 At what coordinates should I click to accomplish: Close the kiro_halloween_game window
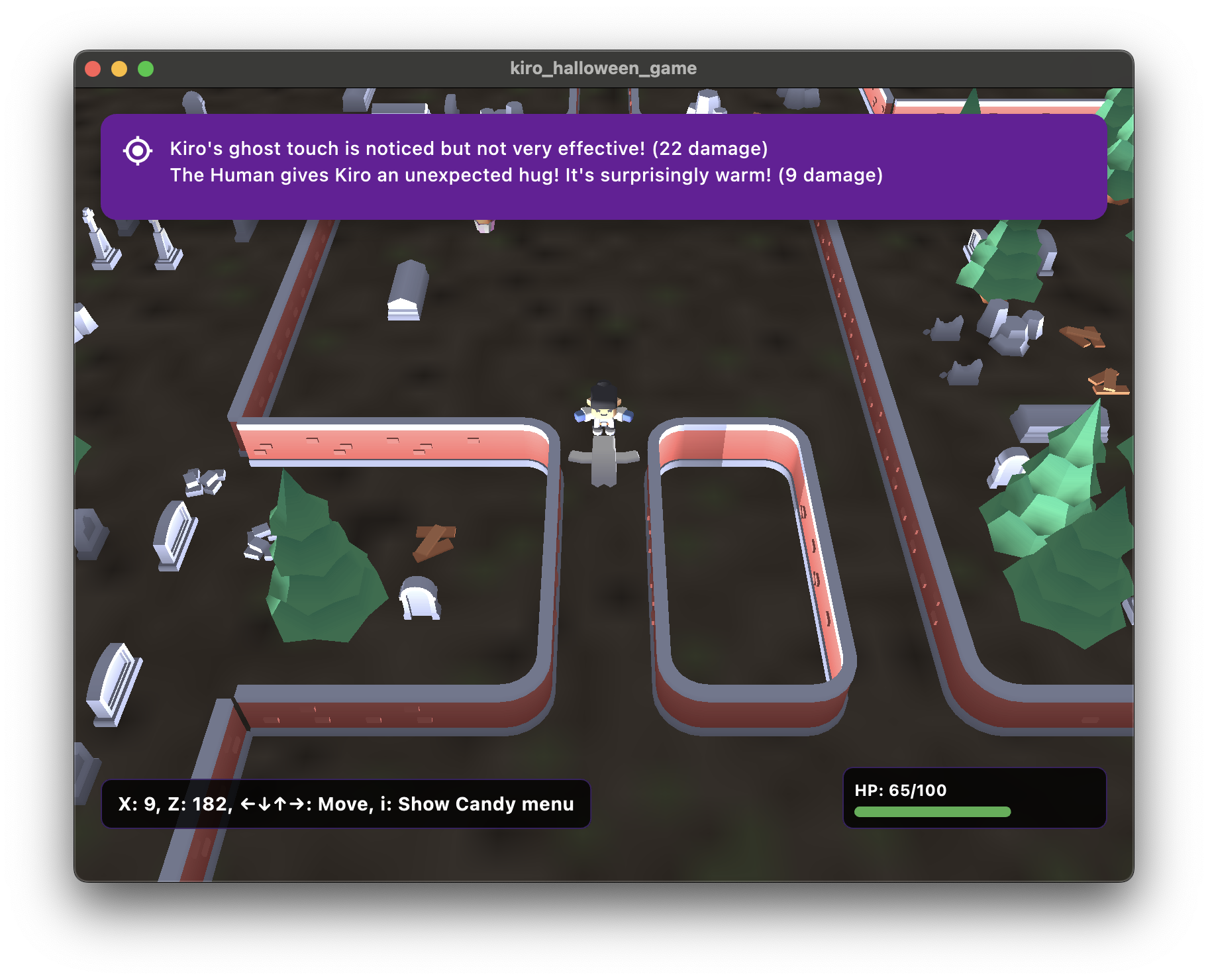pyautogui.click(x=93, y=69)
